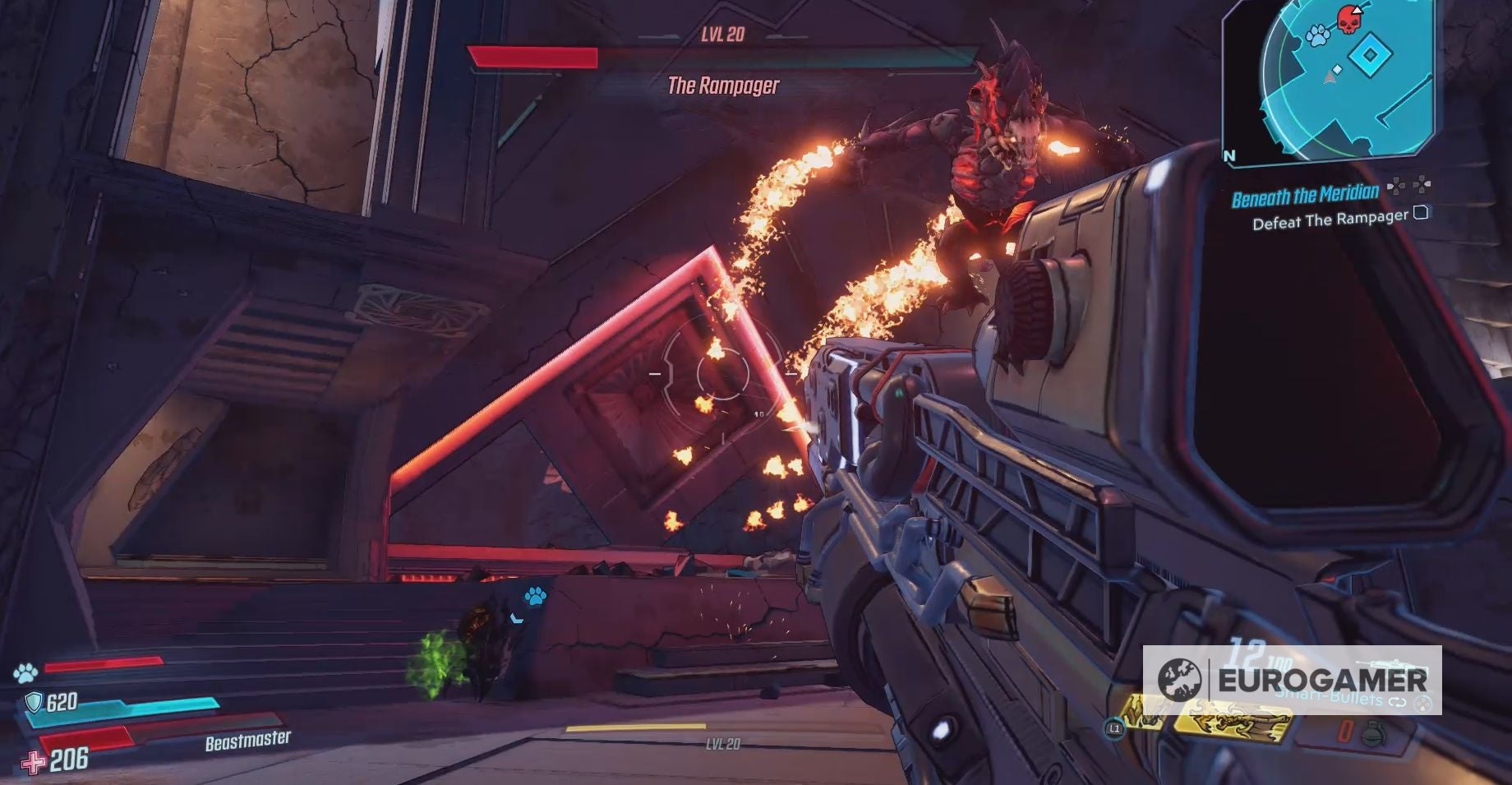1512x785 pixels.
Task: Select the blue diamond objective marker on minimap
Action: pos(1368,53)
